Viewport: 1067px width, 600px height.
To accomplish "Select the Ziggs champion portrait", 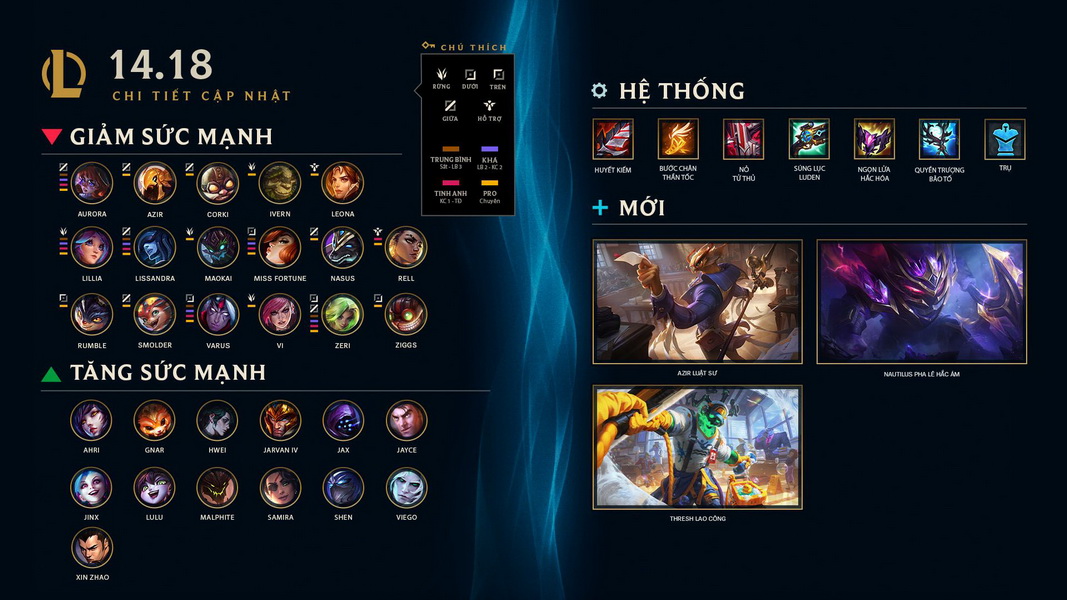I will [x=406, y=314].
